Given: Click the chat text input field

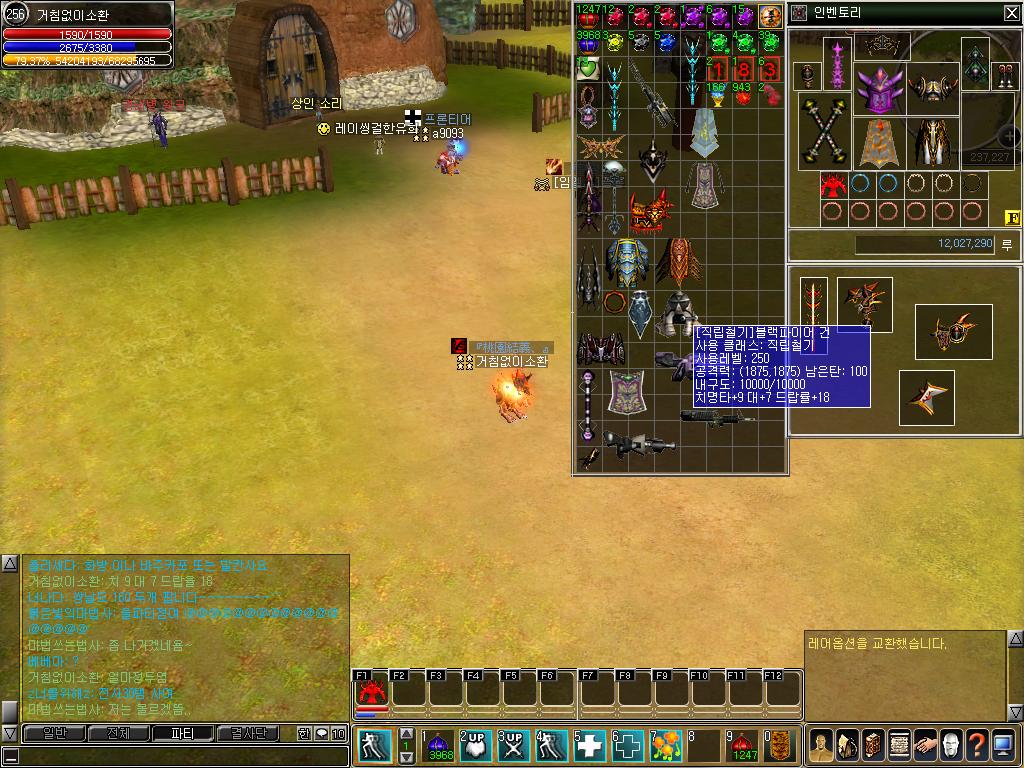Looking at the screenshot, I should click(170, 755).
